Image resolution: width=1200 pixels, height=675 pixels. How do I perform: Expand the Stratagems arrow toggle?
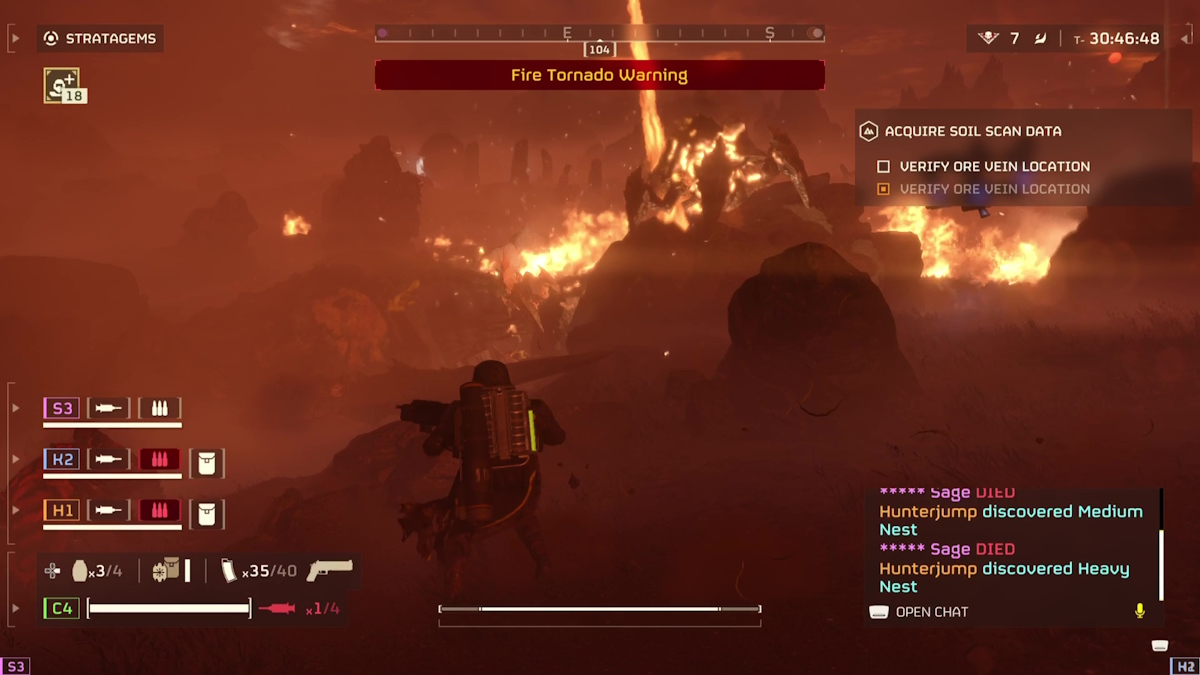pos(15,39)
